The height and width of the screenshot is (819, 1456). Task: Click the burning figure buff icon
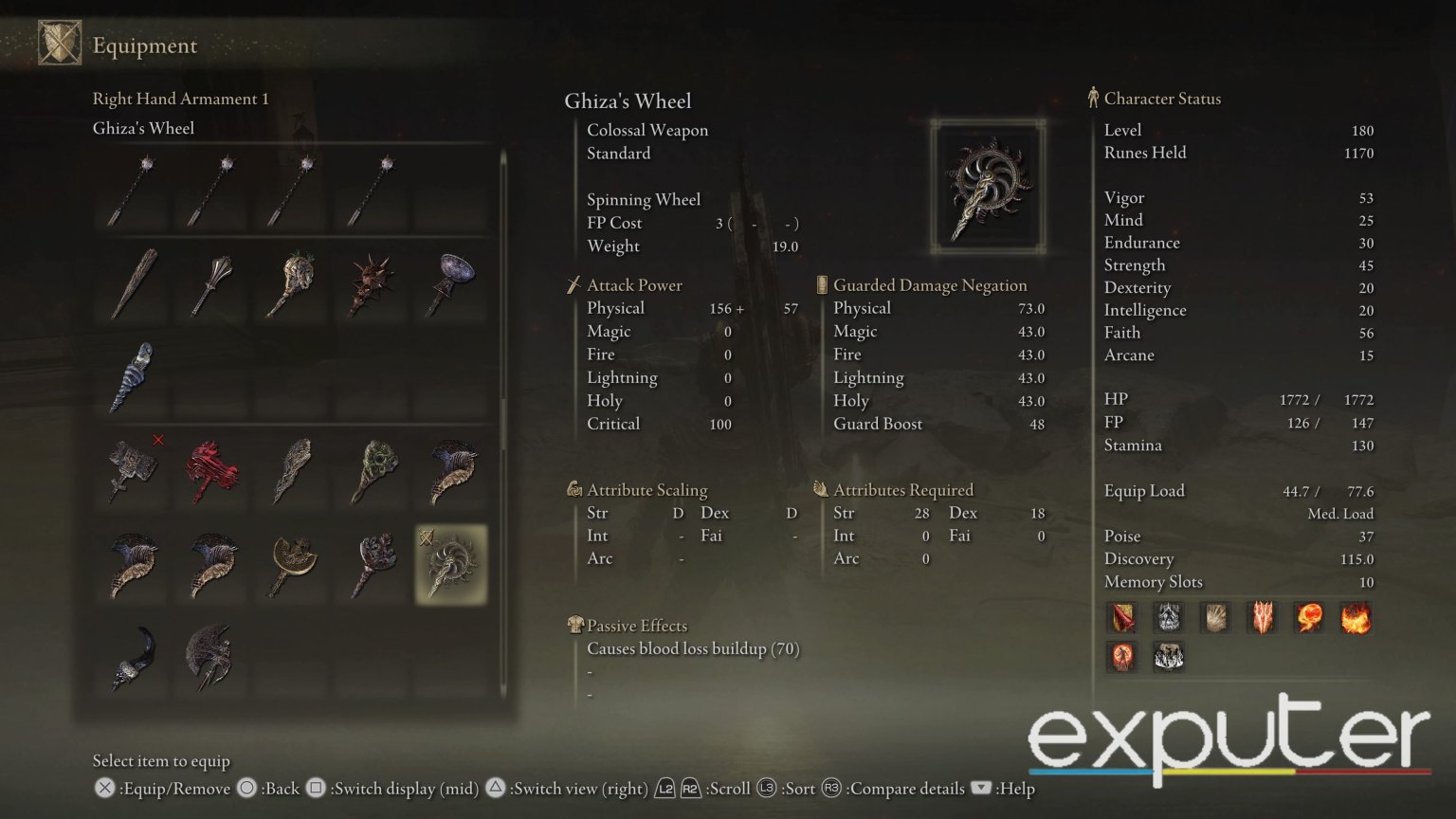coord(1122,657)
